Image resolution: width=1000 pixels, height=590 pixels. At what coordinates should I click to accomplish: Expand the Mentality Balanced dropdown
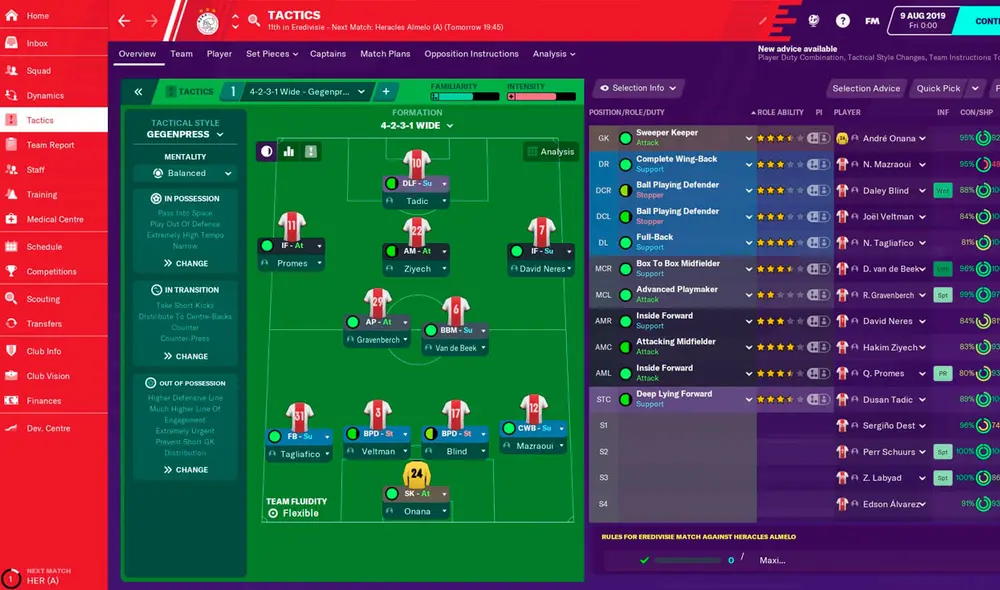tap(186, 173)
